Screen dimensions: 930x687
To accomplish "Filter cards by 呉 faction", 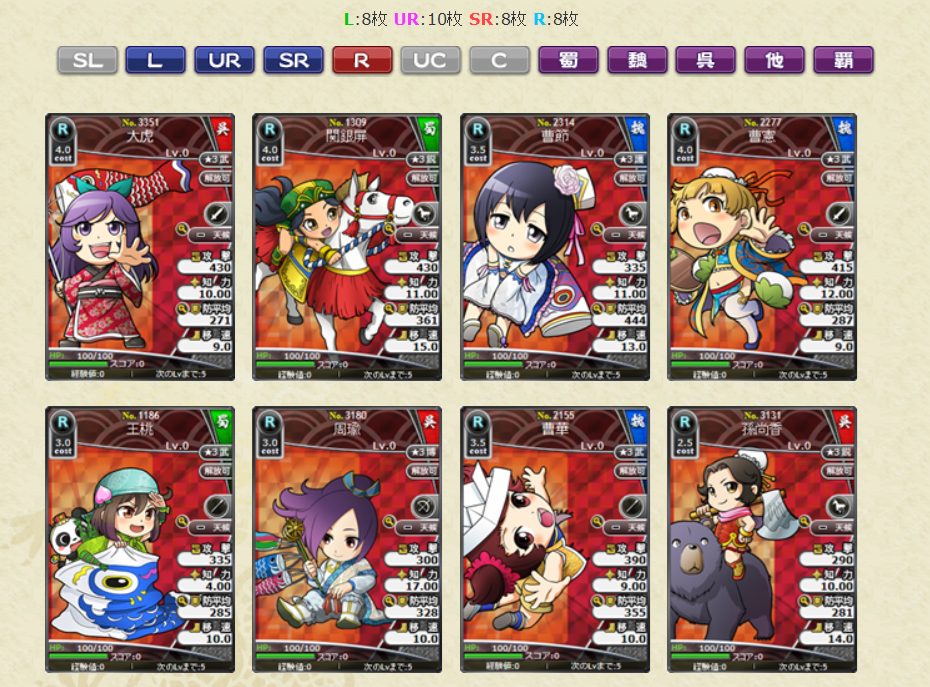I will coord(705,60).
